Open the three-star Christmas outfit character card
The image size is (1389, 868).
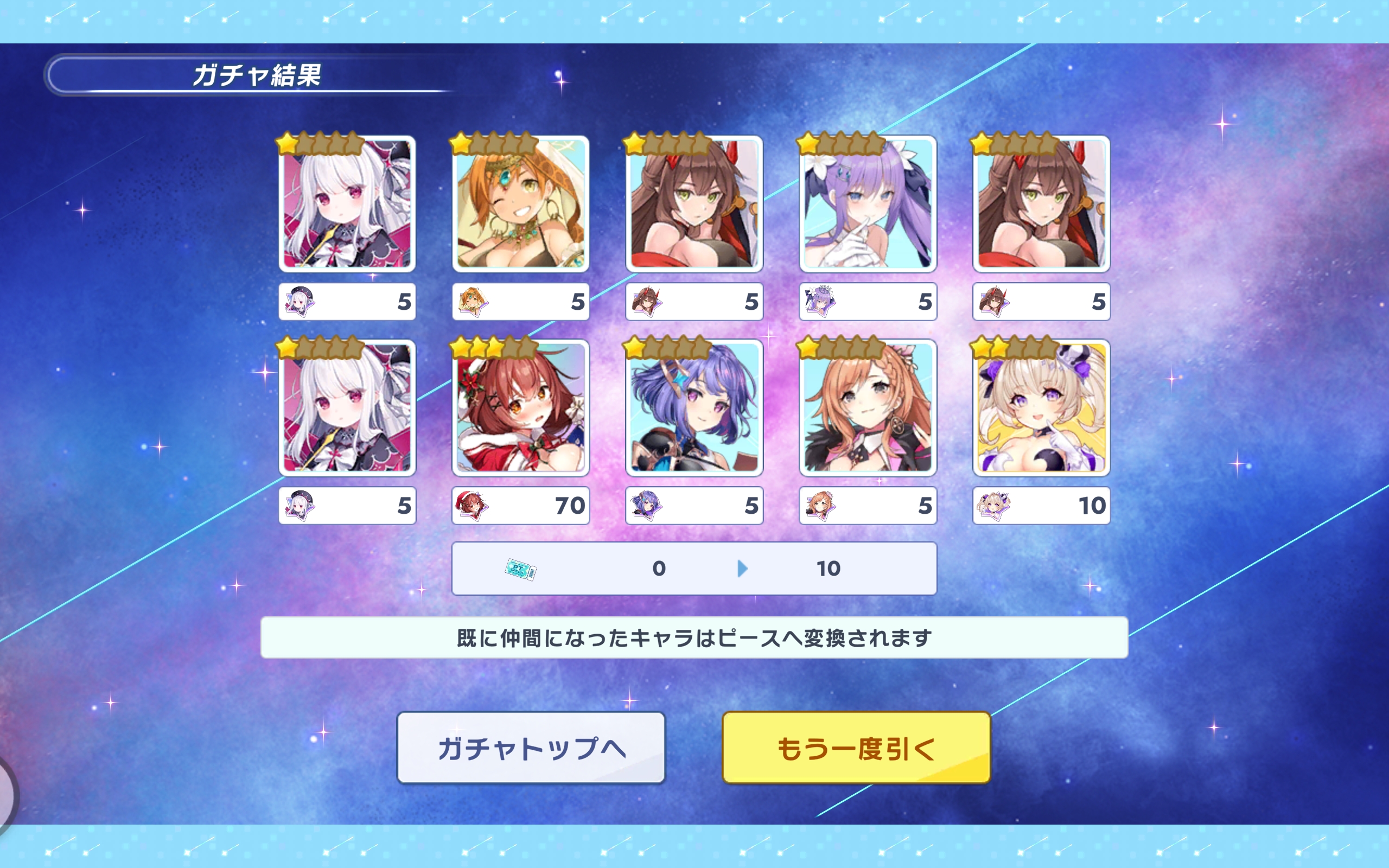[x=520, y=408]
